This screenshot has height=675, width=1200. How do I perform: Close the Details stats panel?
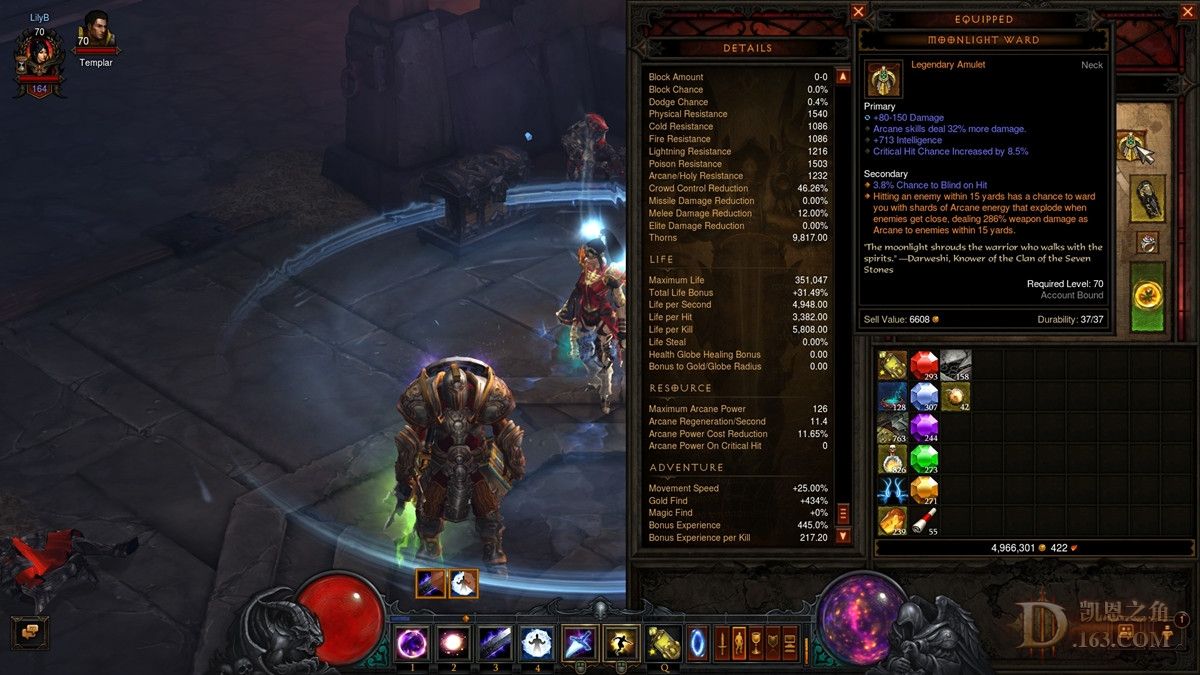(x=858, y=12)
